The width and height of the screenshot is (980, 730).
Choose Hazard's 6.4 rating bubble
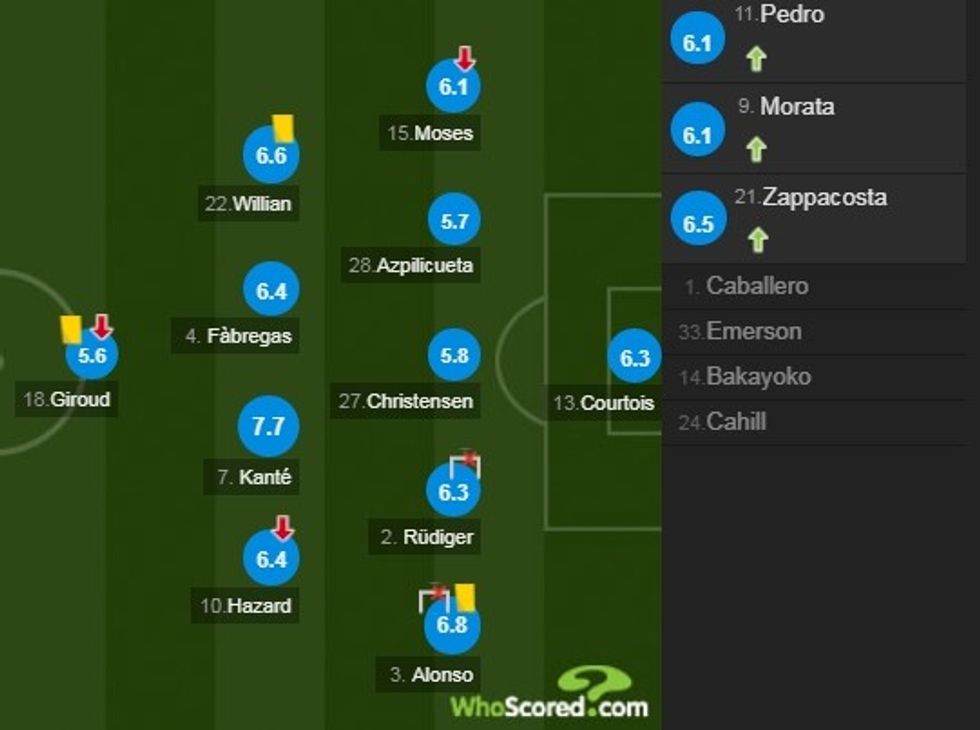pyautogui.click(x=271, y=559)
